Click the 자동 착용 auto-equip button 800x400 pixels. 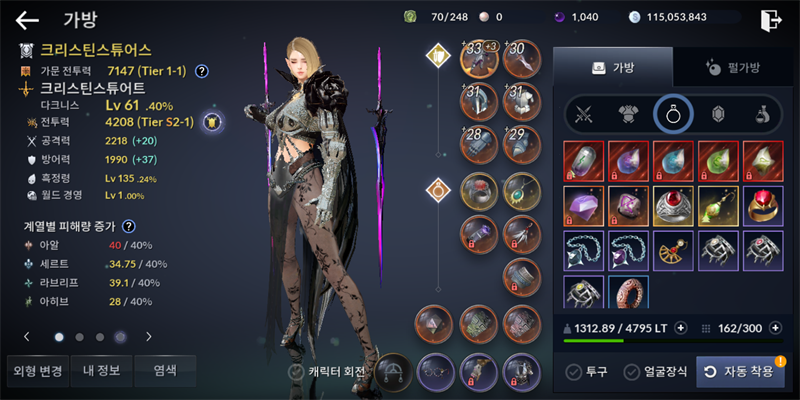tap(739, 372)
